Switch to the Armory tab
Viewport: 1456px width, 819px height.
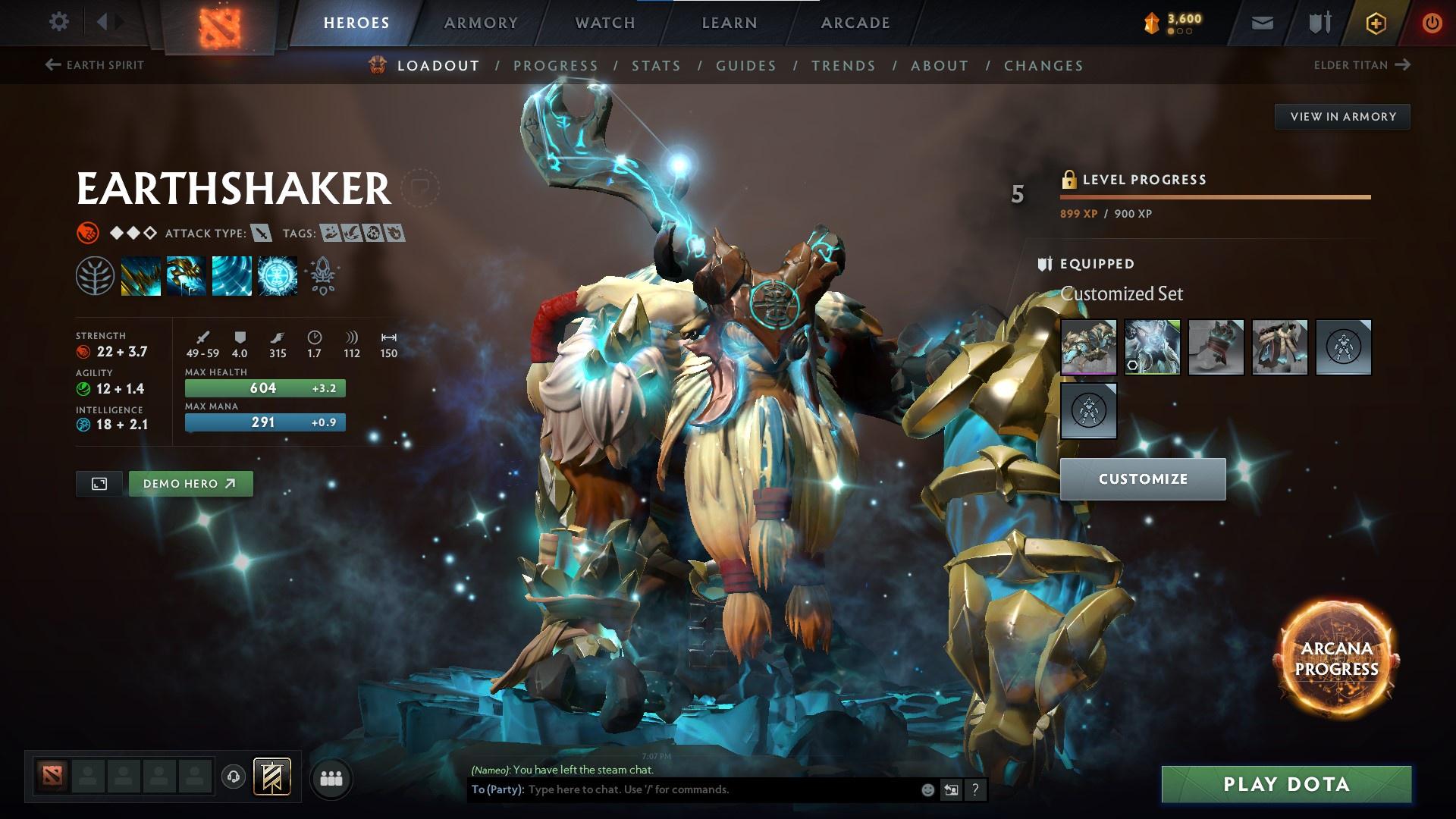tap(481, 23)
